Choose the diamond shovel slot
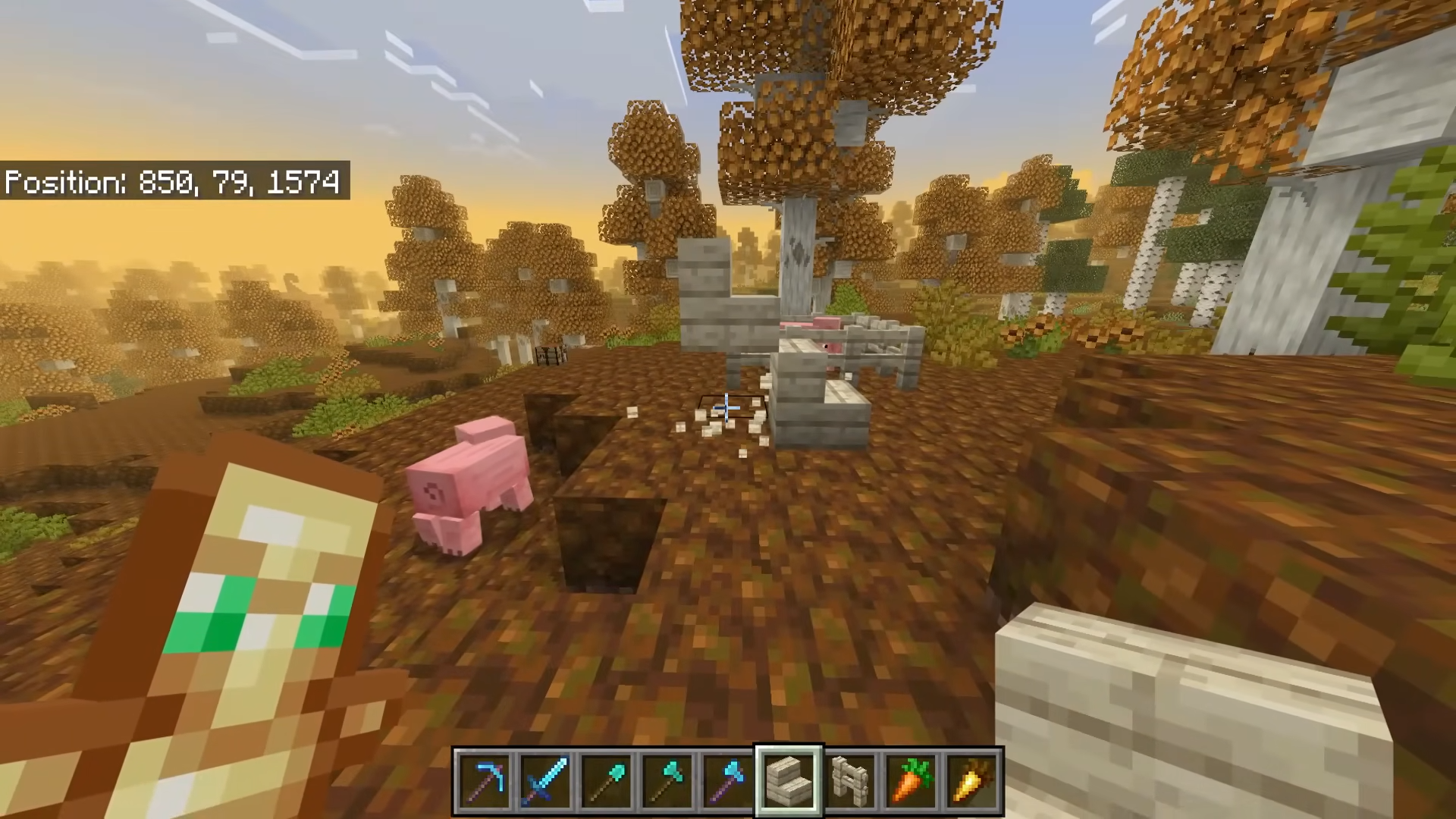This screenshot has width=1456, height=819. pyautogui.click(x=606, y=780)
